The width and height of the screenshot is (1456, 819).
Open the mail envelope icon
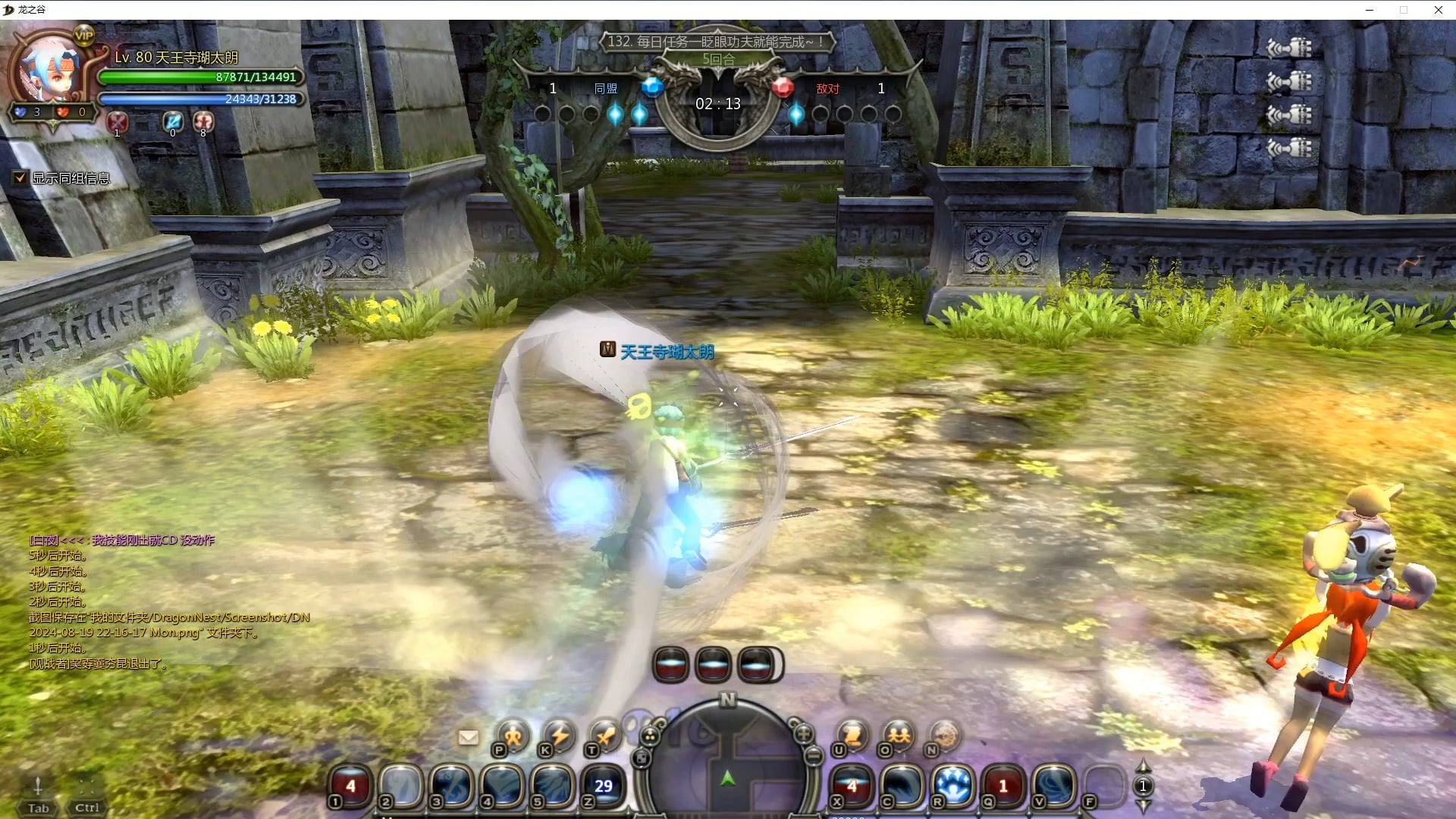pyautogui.click(x=469, y=737)
